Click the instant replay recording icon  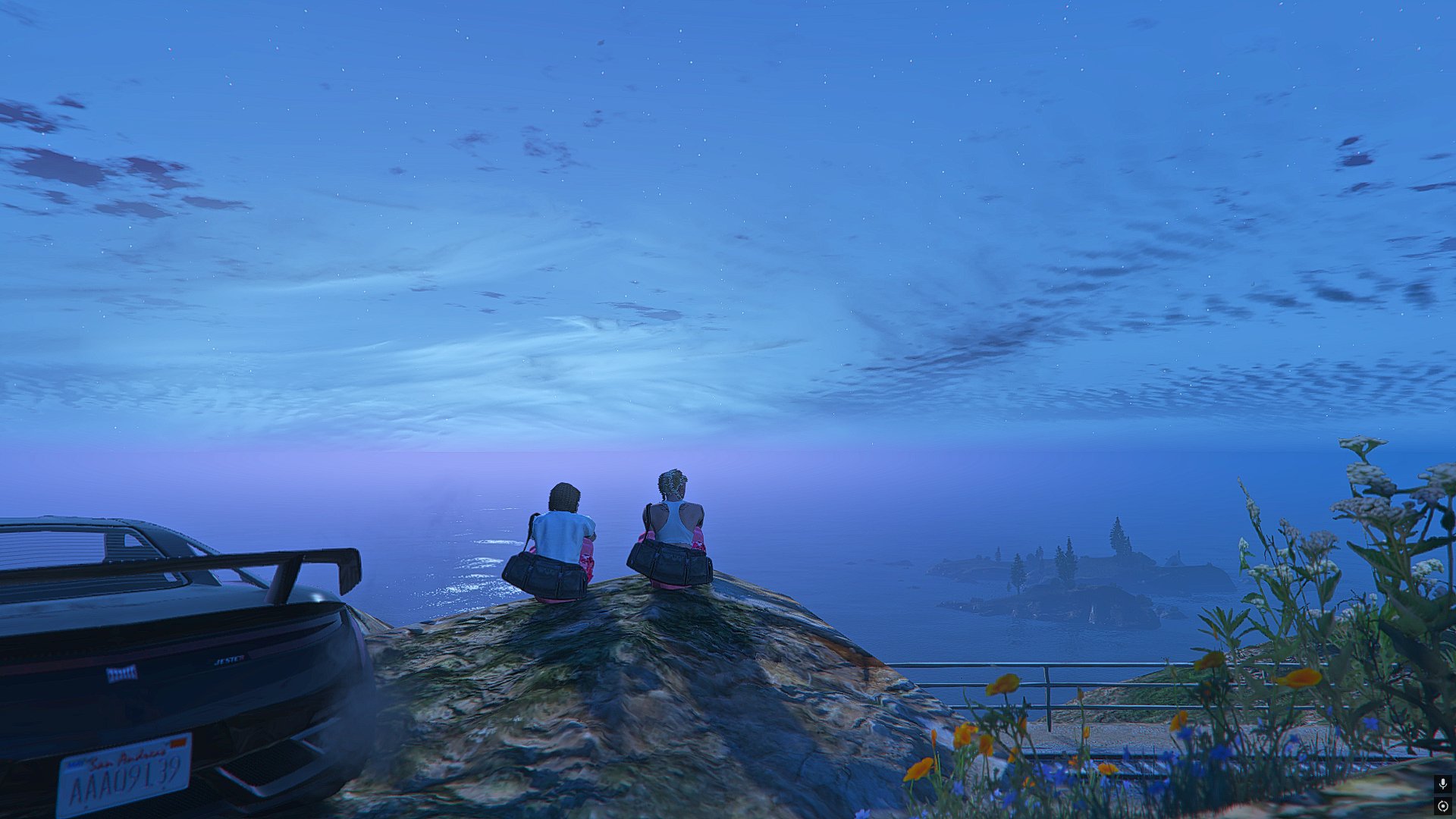point(1442,806)
